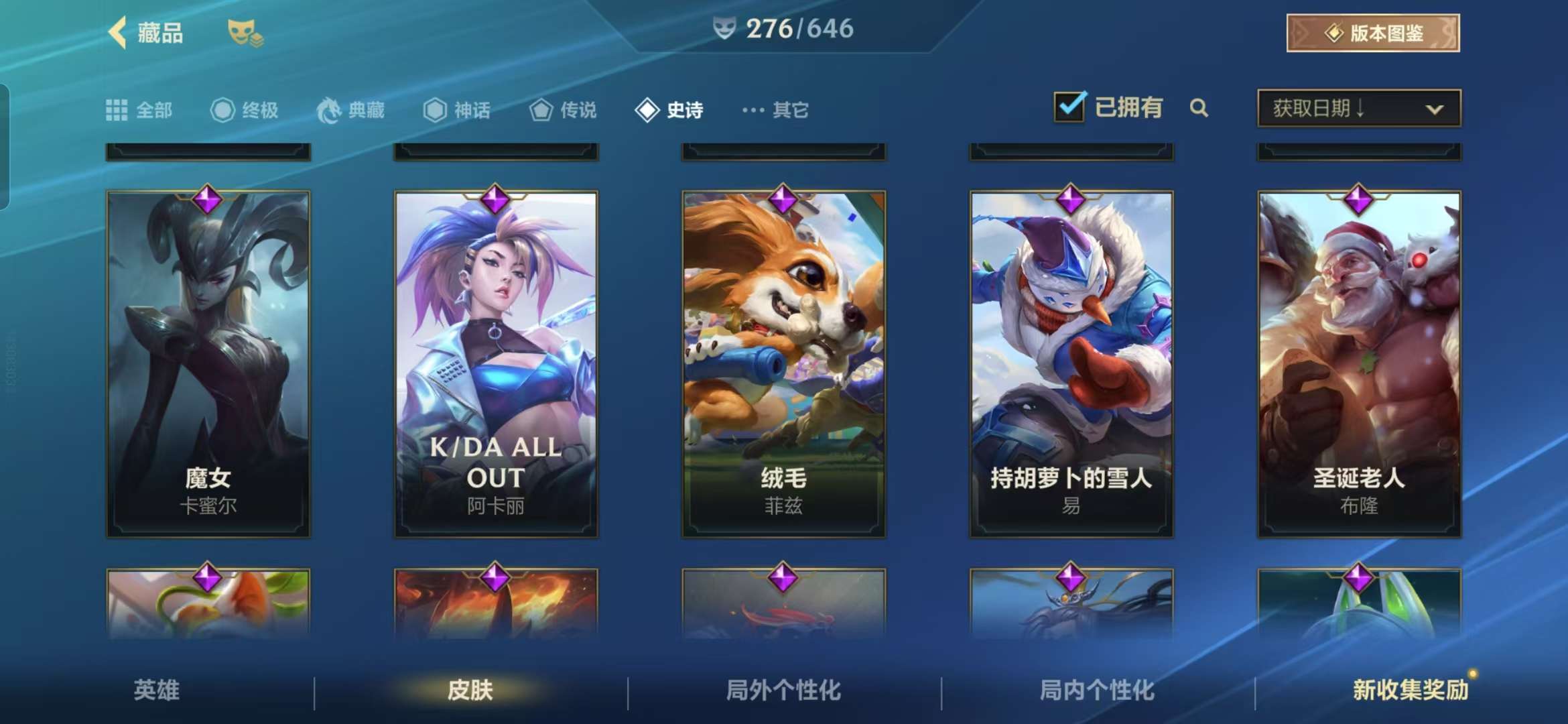Image resolution: width=1568 pixels, height=724 pixels.
Task: View the 绒毛 菲兹 skin card
Action: click(783, 363)
